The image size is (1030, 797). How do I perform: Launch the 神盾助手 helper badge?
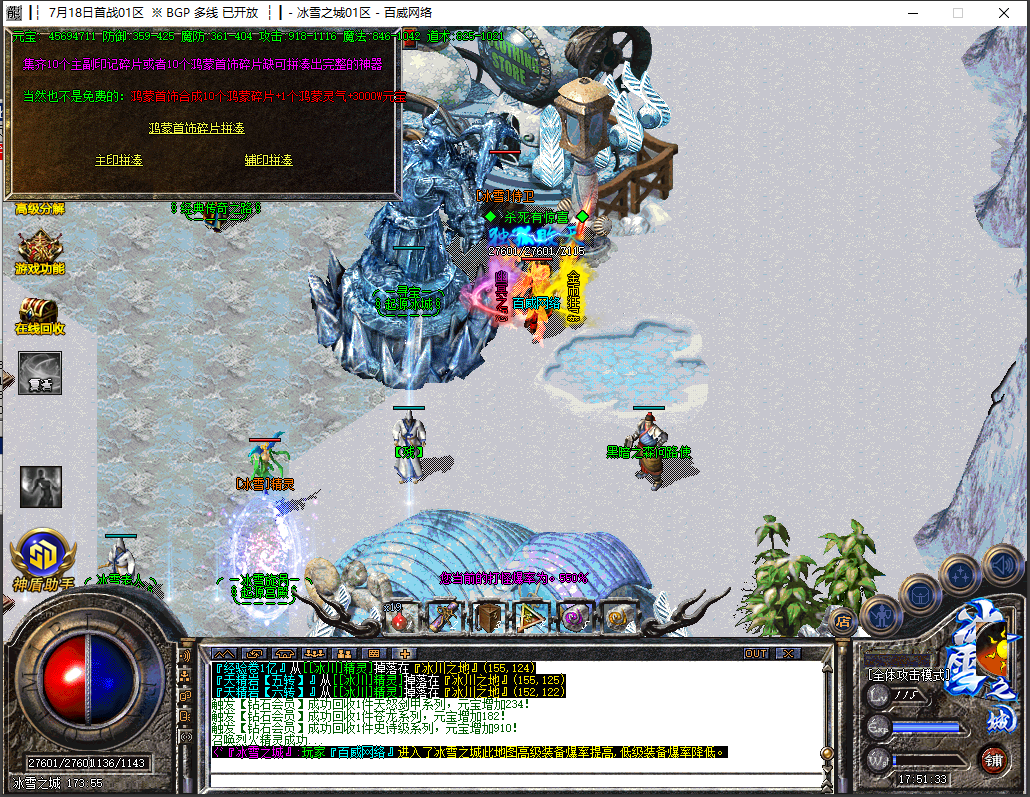tap(43, 555)
